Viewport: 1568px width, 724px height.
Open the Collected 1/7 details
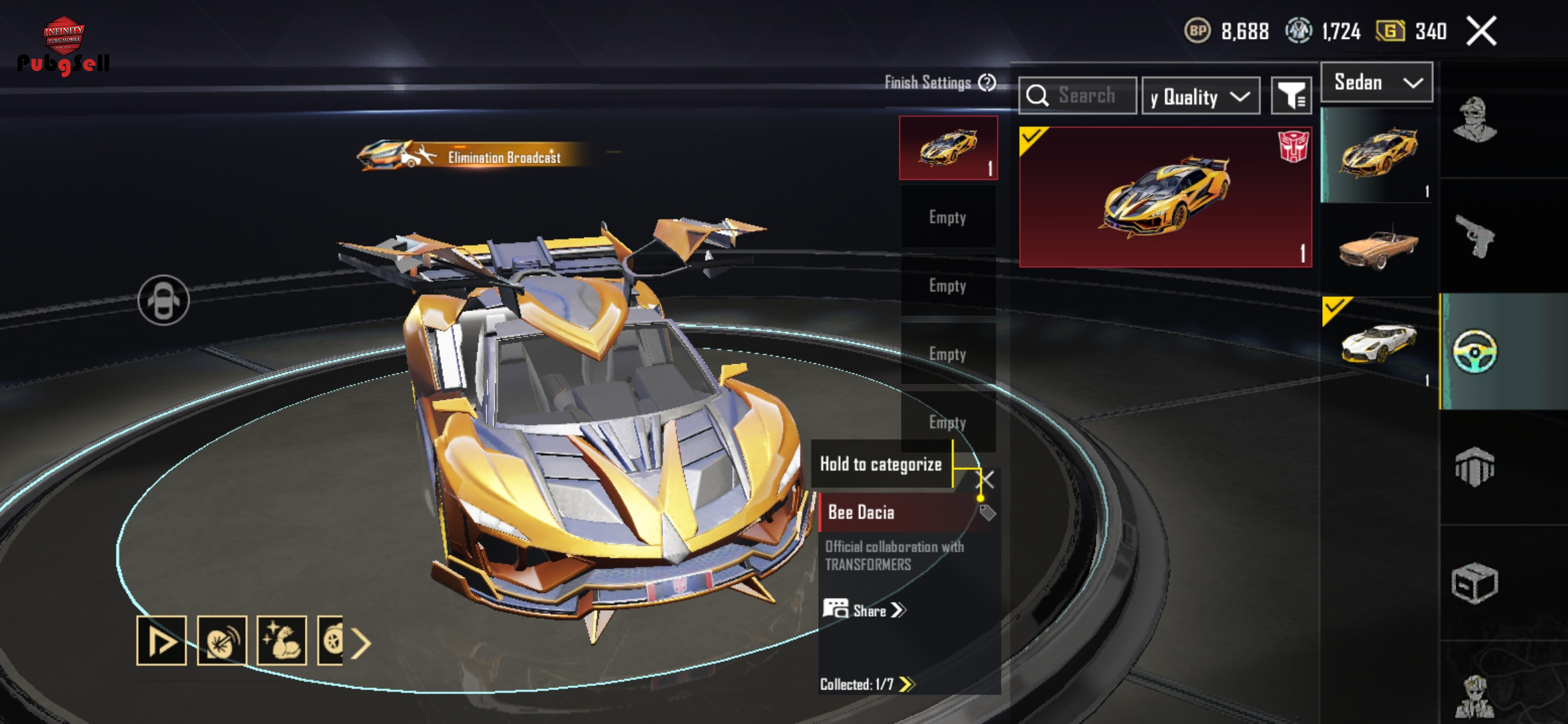coord(867,684)
